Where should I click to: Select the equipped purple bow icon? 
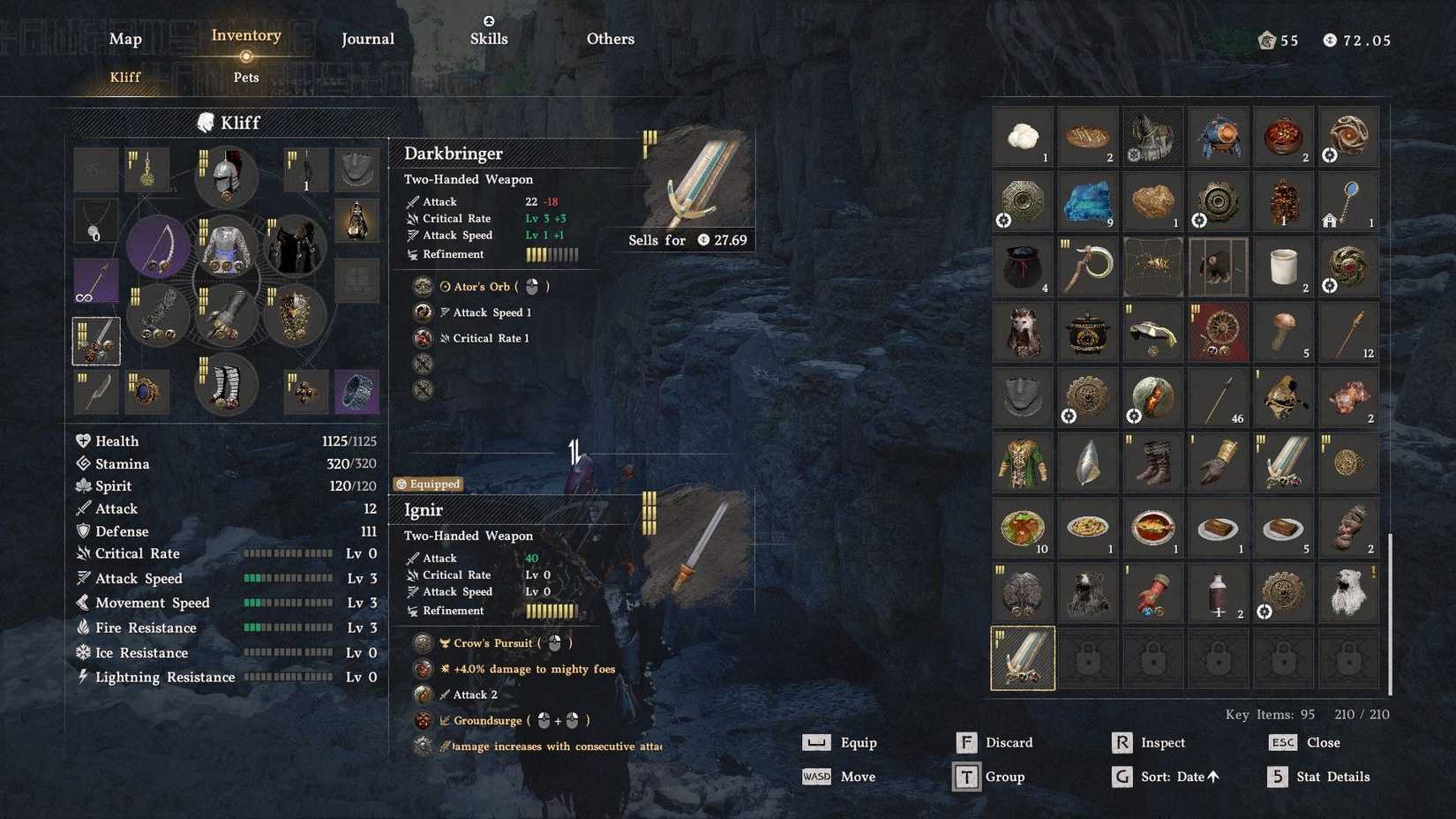click(157, 245)
